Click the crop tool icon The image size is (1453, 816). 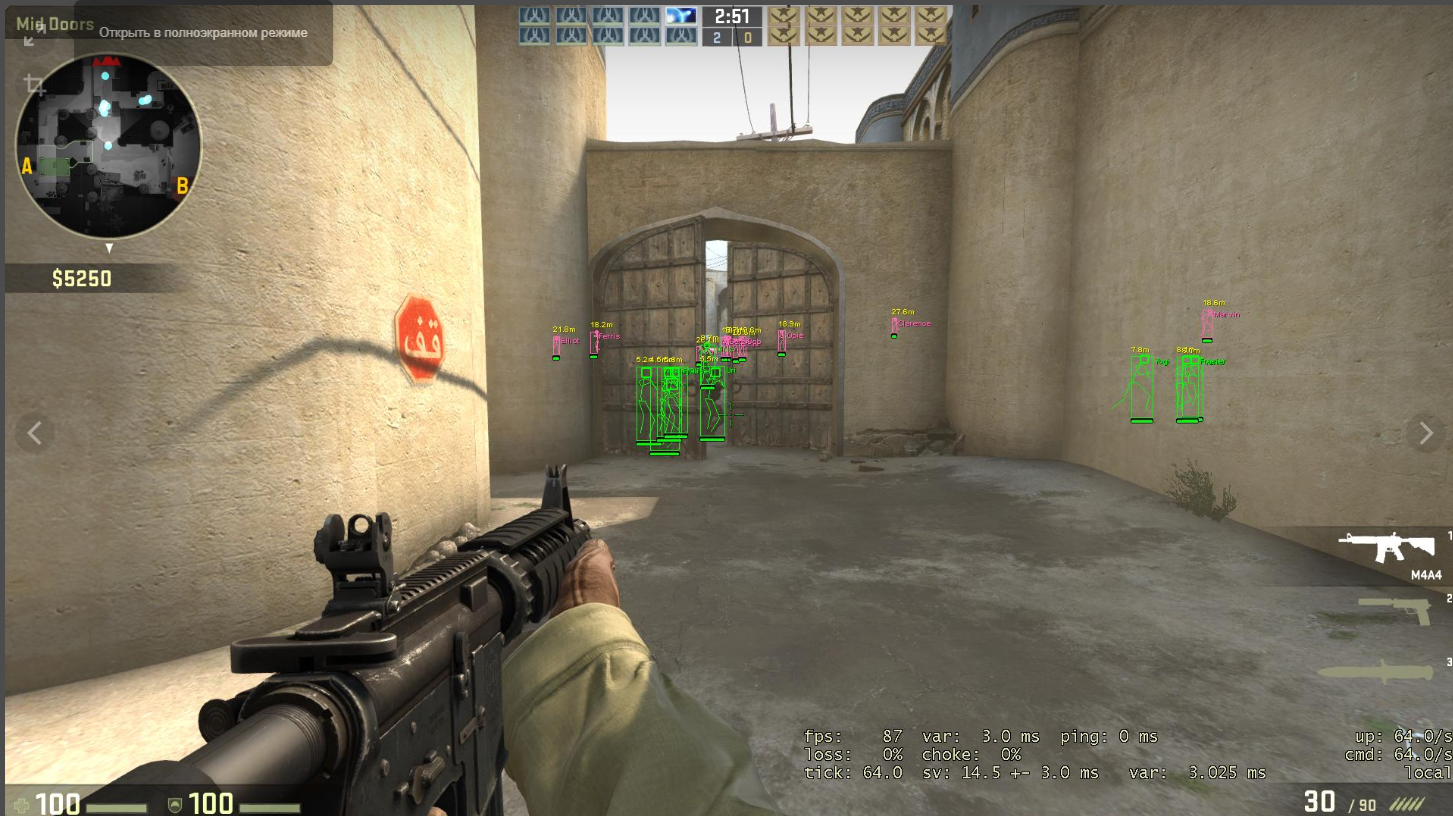tap(35, 84)
